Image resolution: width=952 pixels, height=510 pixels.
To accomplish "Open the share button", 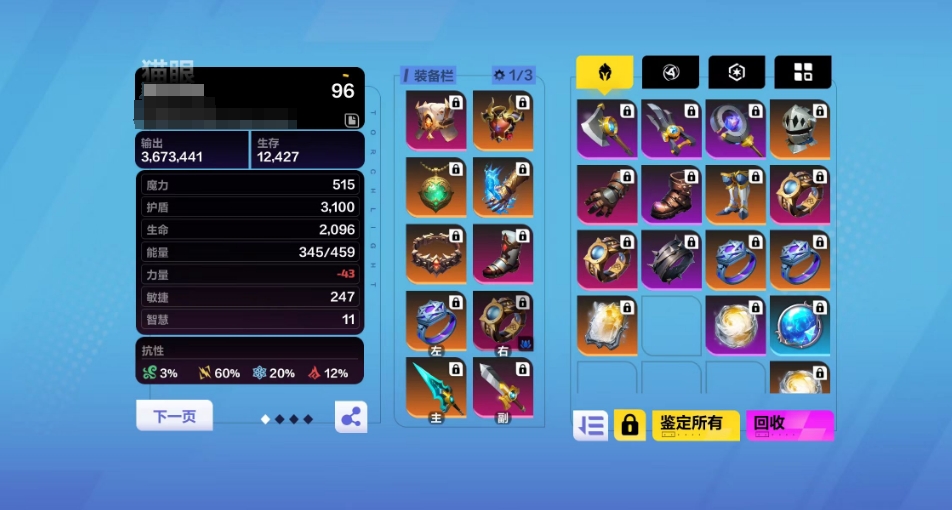I will [350, 417].
